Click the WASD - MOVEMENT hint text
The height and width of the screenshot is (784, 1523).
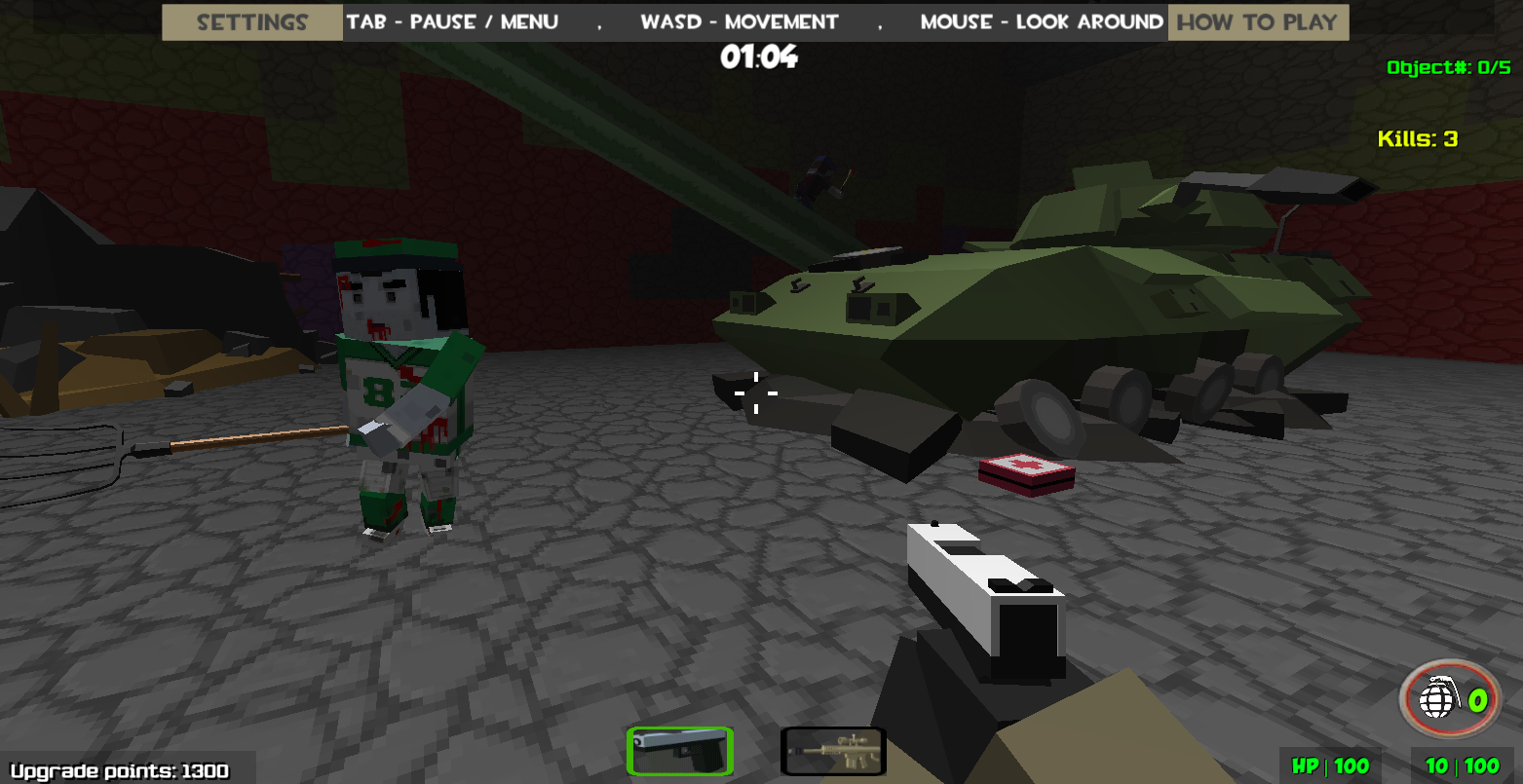[x=739, y=21]
